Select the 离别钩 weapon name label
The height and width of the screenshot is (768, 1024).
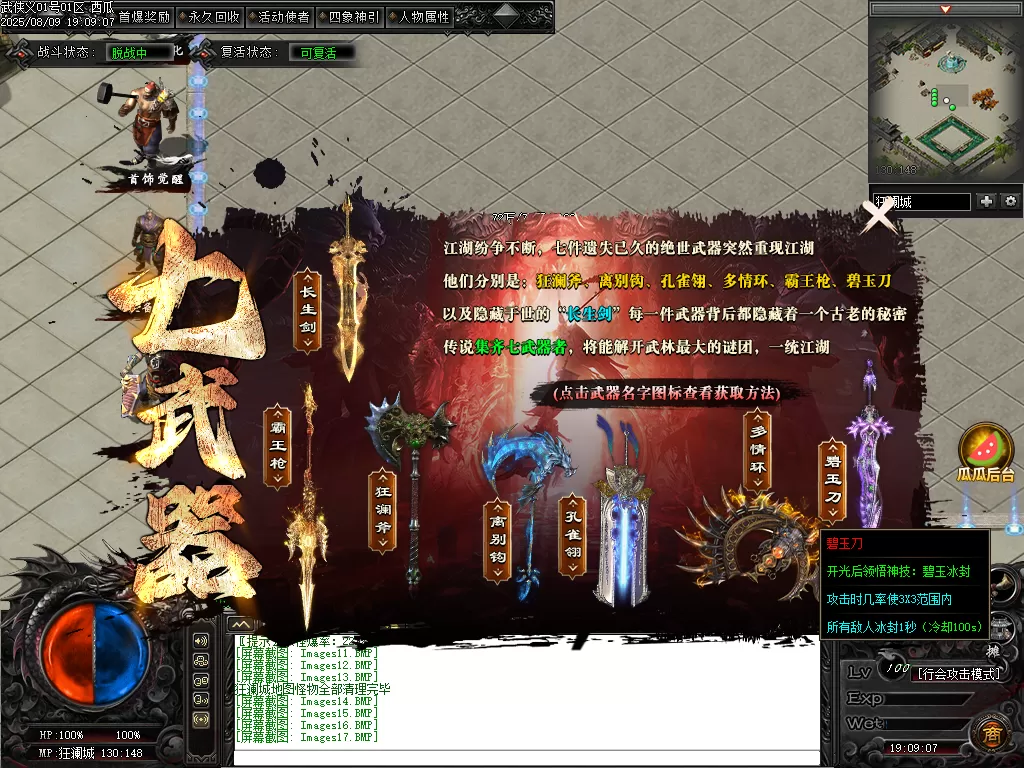[498, 540]
